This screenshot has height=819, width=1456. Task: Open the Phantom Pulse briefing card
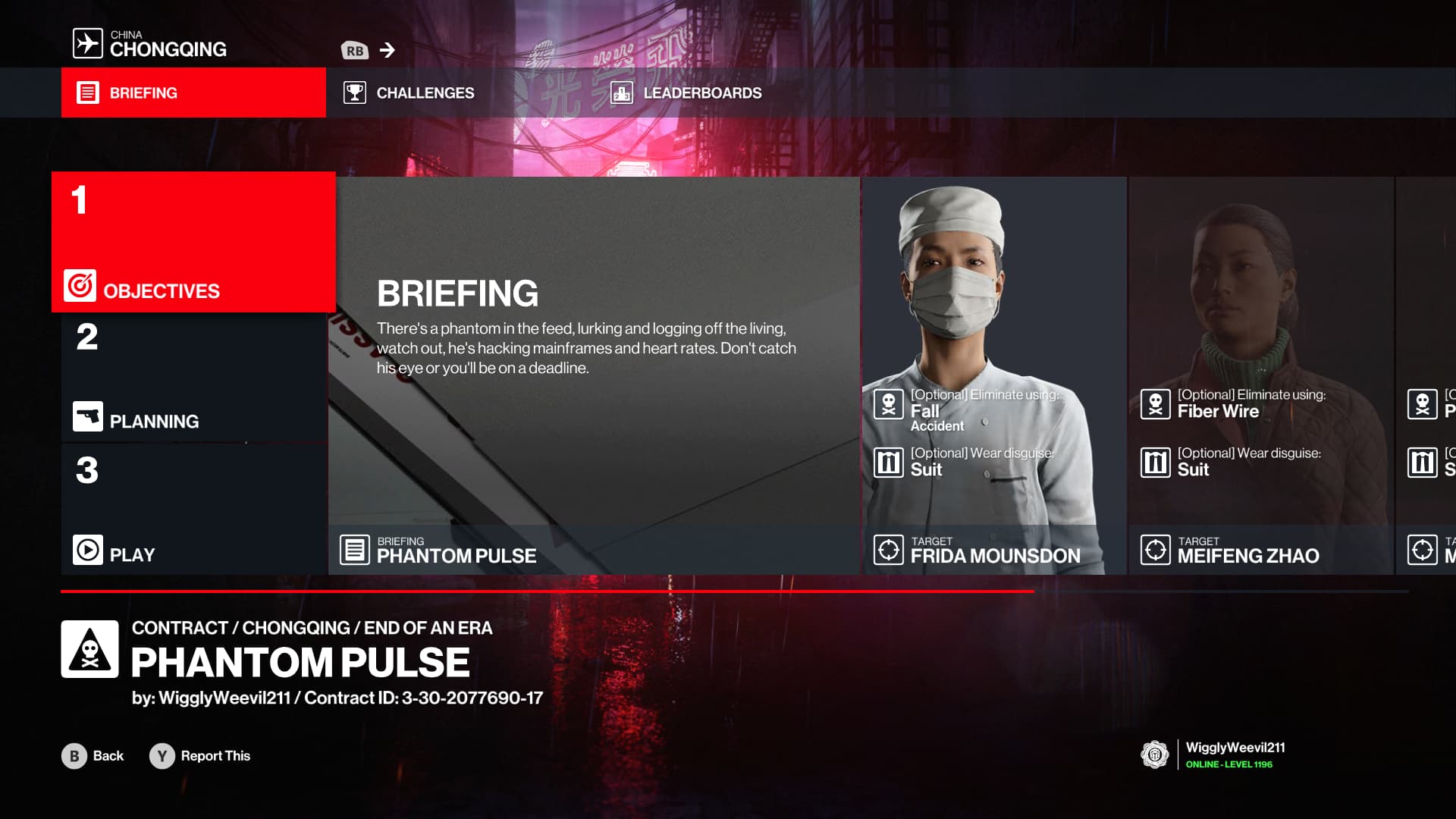[x=594, y=375]
